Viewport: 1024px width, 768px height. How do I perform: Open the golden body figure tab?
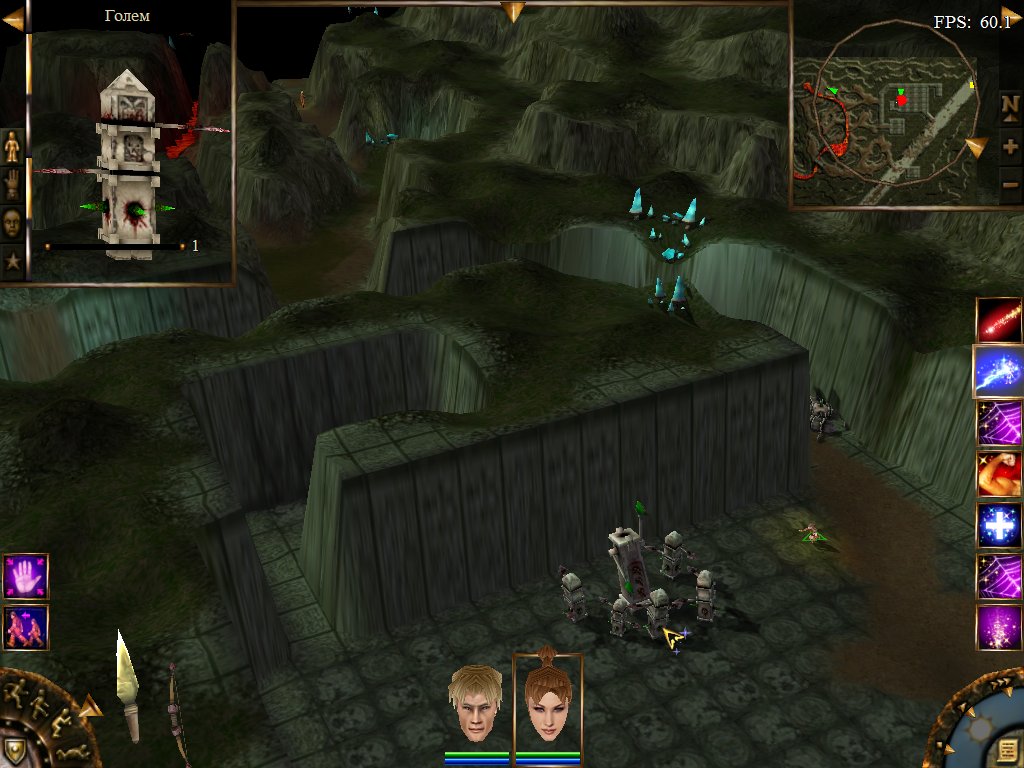coord(12,146)
